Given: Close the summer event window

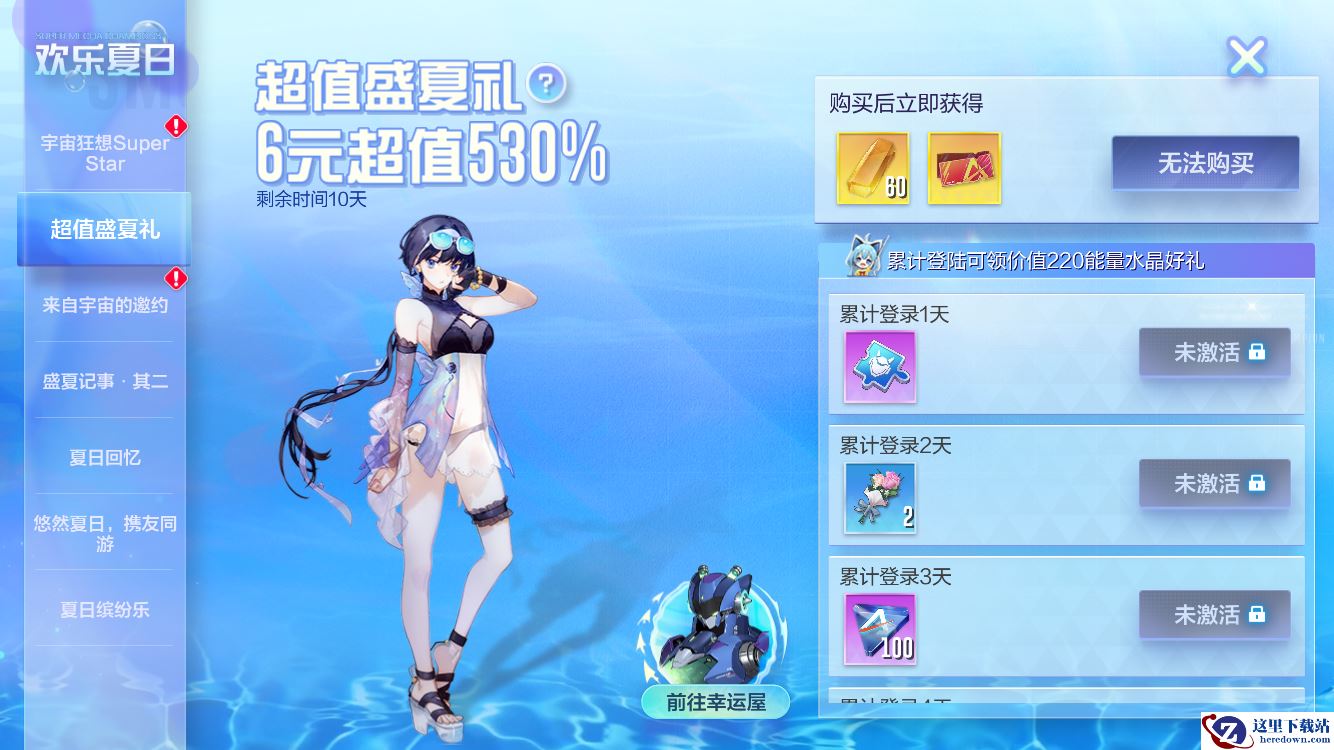Looking at the screenshot, I should [1246, 57].
